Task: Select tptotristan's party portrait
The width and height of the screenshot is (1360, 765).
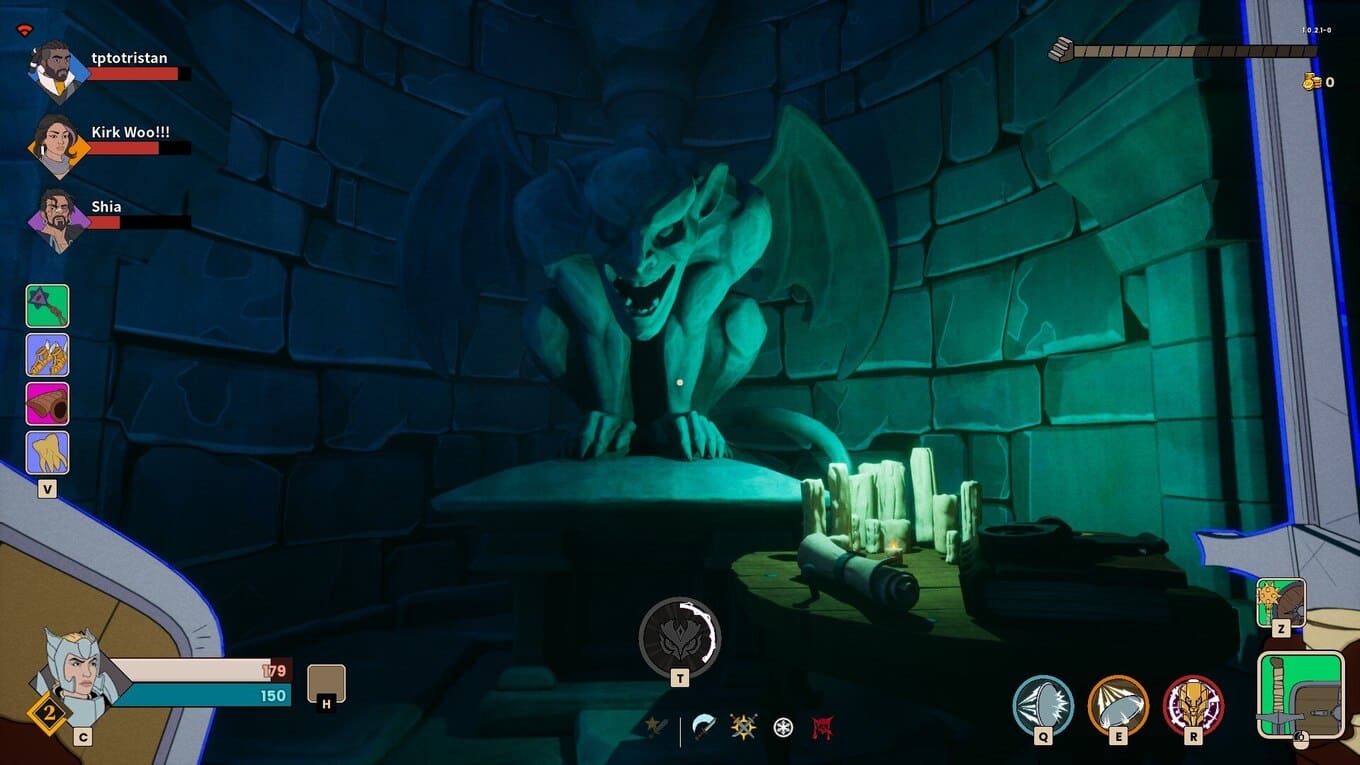Action: (58, 70)
